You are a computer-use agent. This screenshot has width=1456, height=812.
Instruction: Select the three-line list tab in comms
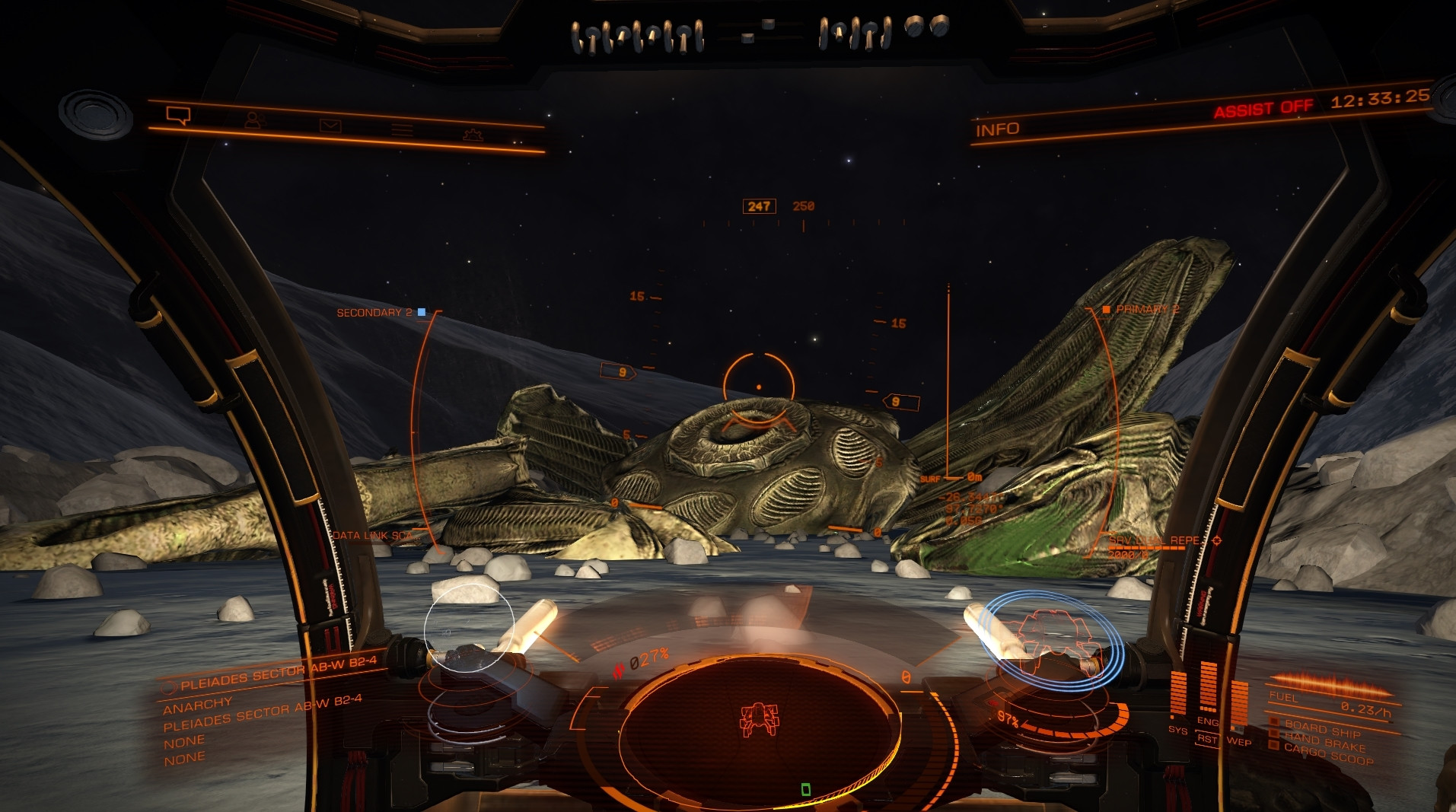click(x=402, y=130)
